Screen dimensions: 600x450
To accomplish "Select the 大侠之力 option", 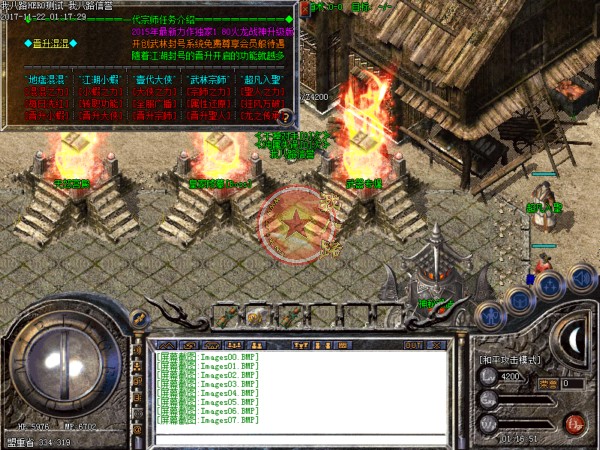I will coord(149,89).
